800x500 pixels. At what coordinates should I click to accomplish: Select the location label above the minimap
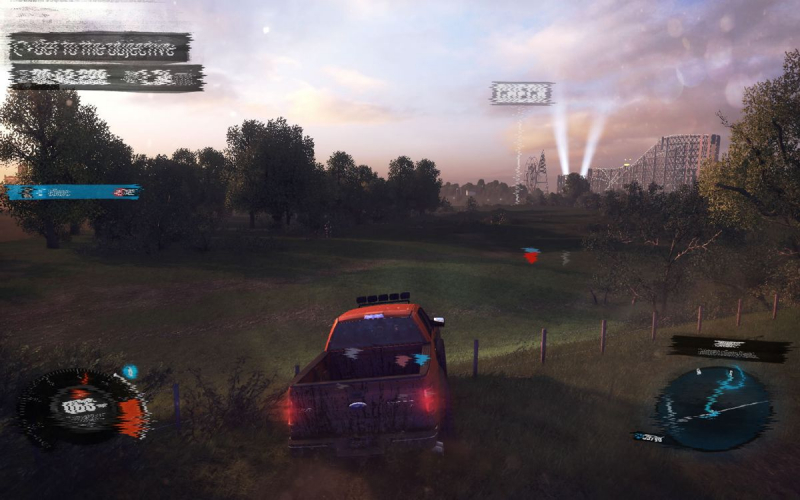tap(729, 348)
